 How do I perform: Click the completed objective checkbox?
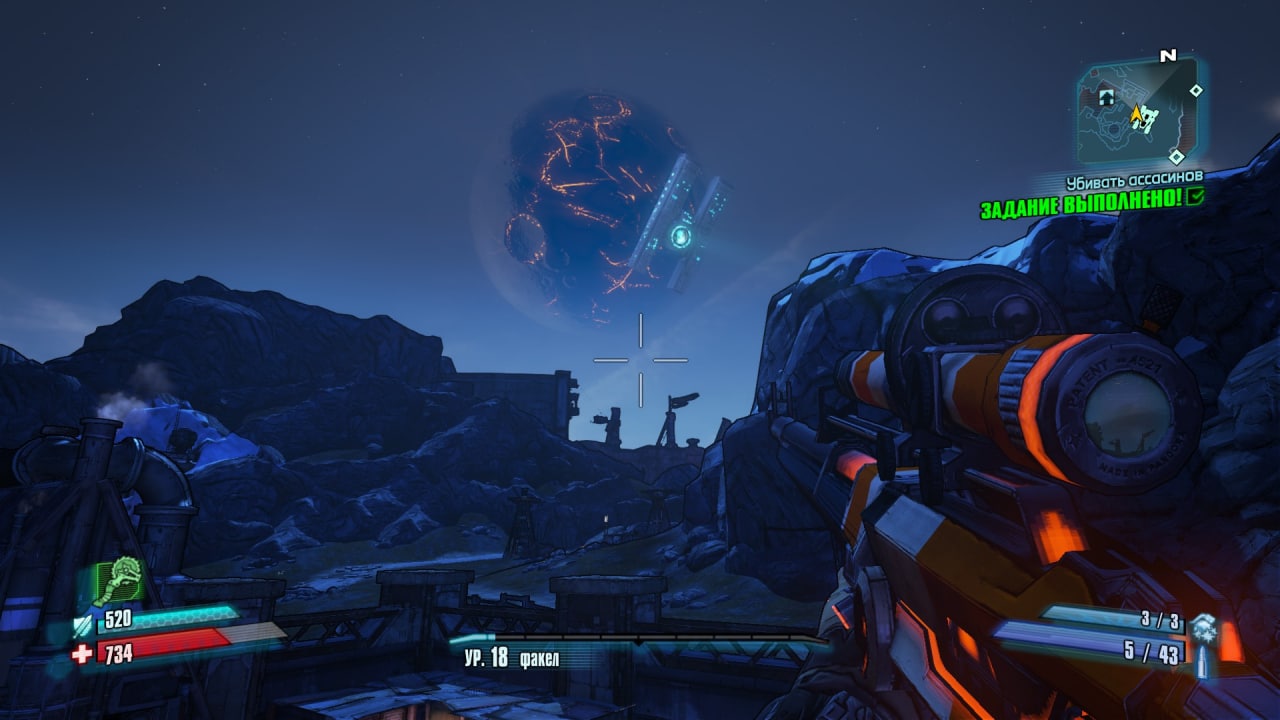(x=1194, y=198)
